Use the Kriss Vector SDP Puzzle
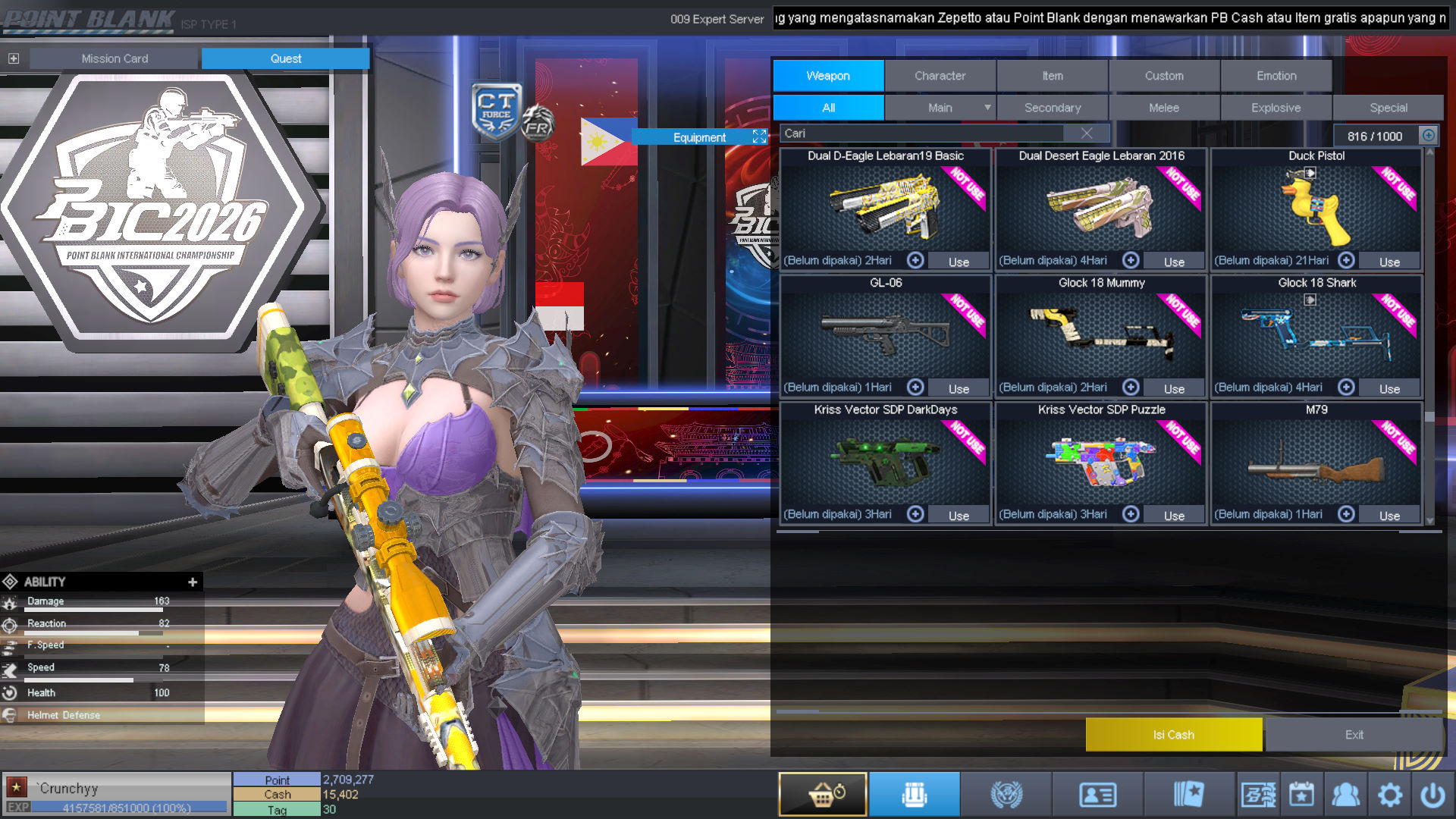This screenshot has width=1456, height=819. (x=1174, y=516)
